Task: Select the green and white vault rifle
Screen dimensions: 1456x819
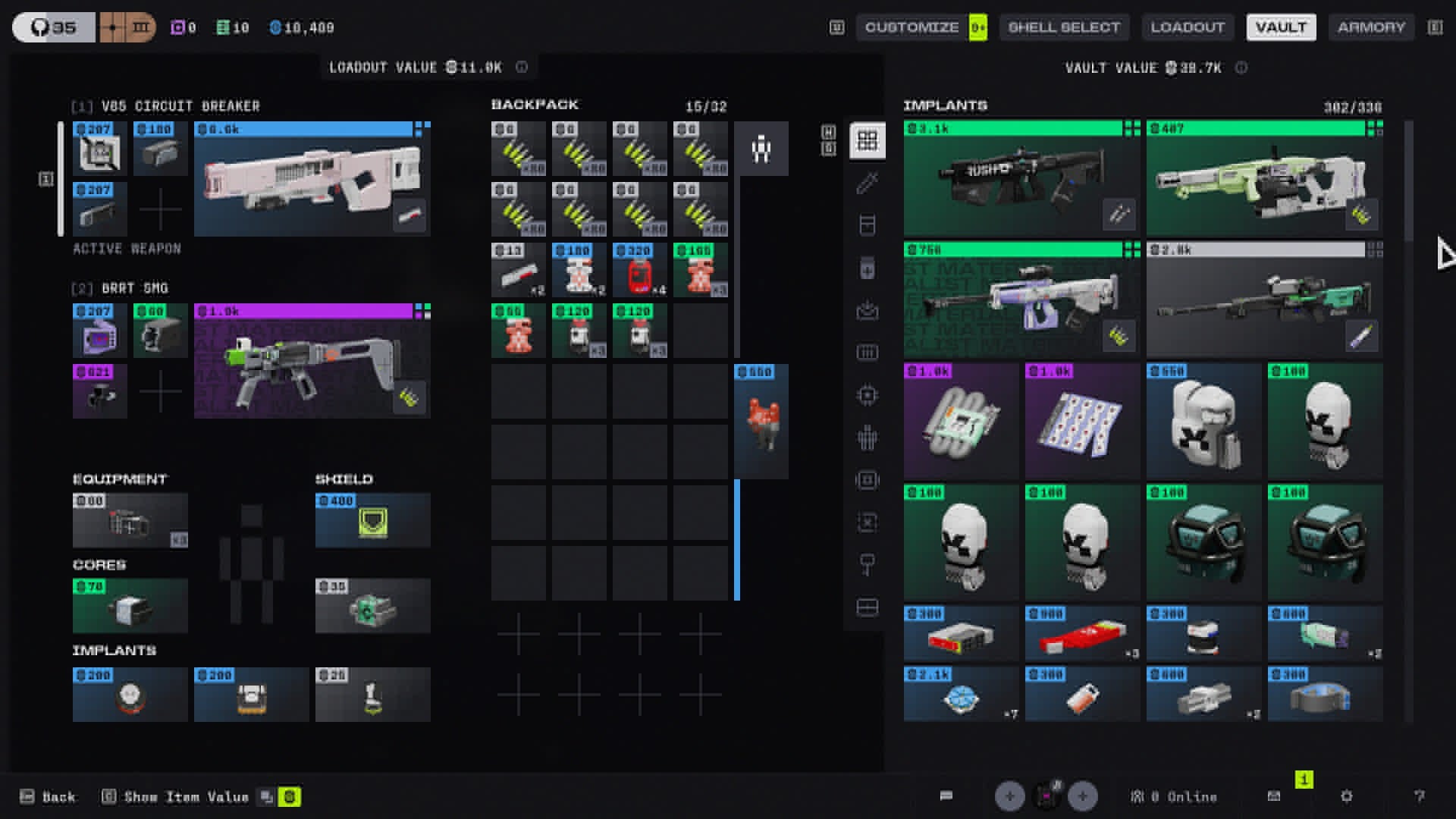Action: (1263, 180)
